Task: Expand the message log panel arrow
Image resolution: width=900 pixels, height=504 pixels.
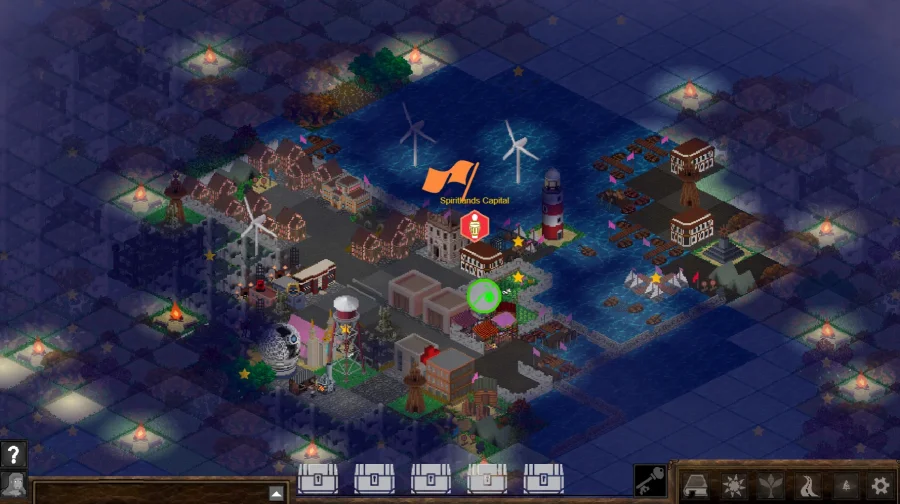Action: pyautogui.click(x=276, y=493)
